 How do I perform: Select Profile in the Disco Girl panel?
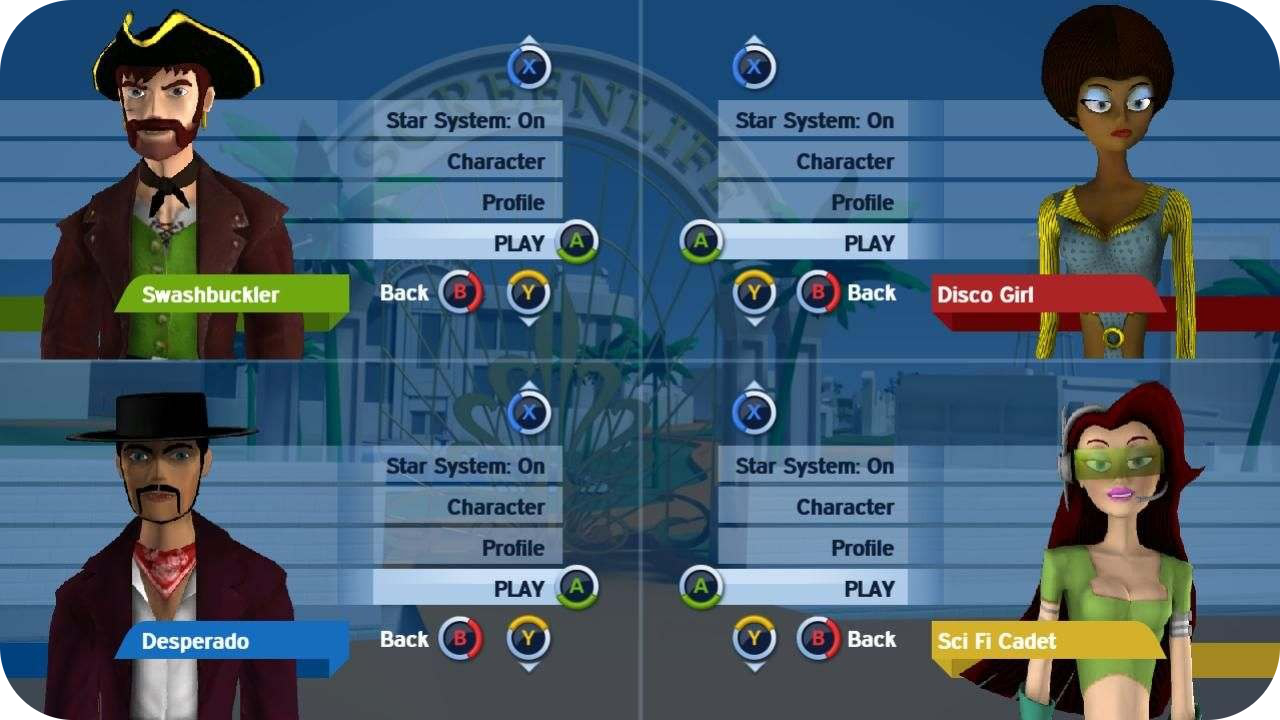click(x=862, y=203)
